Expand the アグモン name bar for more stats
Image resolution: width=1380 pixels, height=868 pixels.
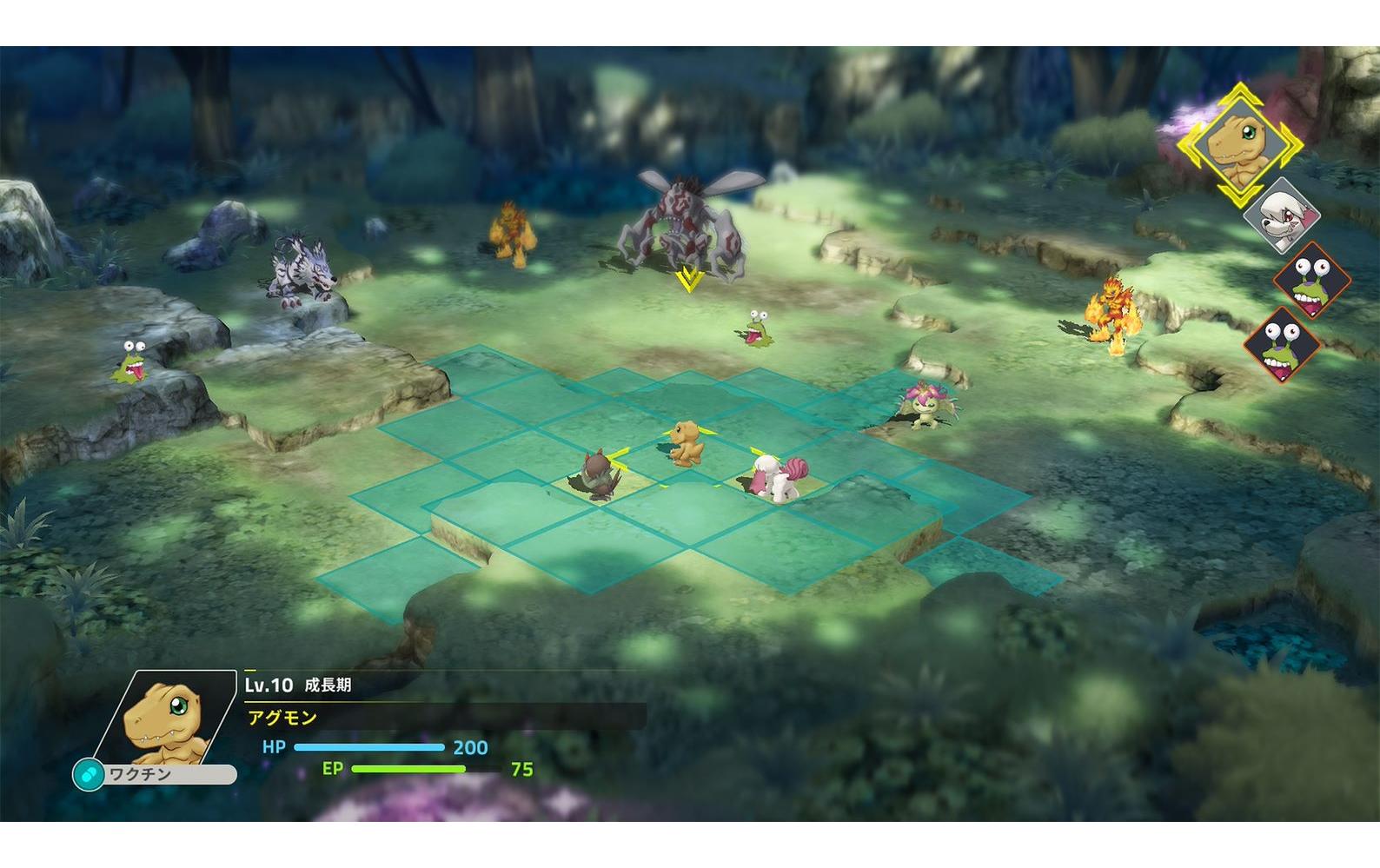pyautogui.click(x=280, y=715)
